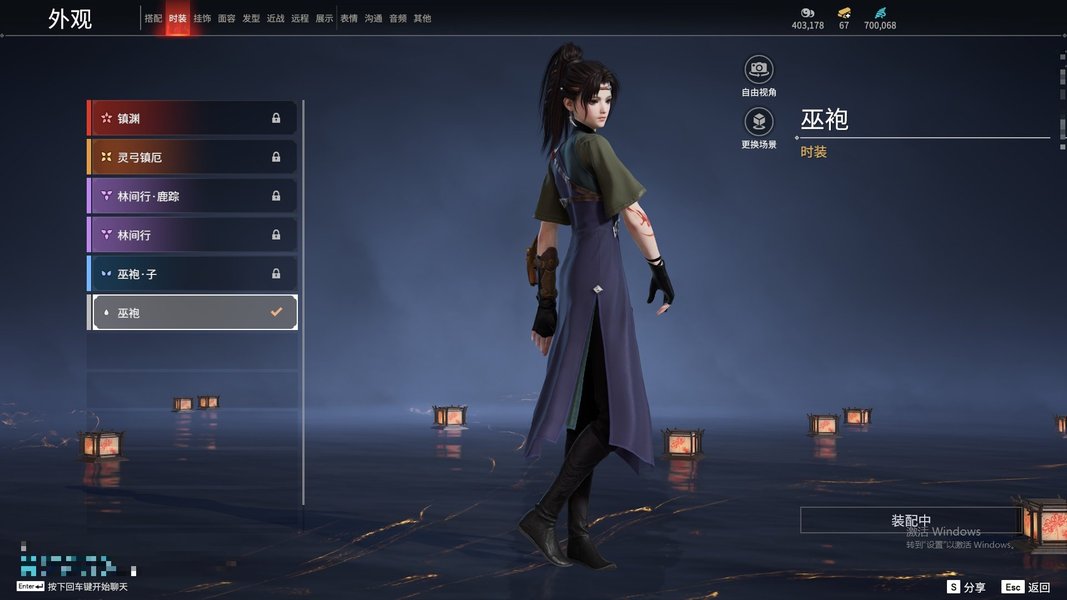This screenshot has width=1067, height=600.
Task: Click the 装配中 equip button
Action: 910,521
